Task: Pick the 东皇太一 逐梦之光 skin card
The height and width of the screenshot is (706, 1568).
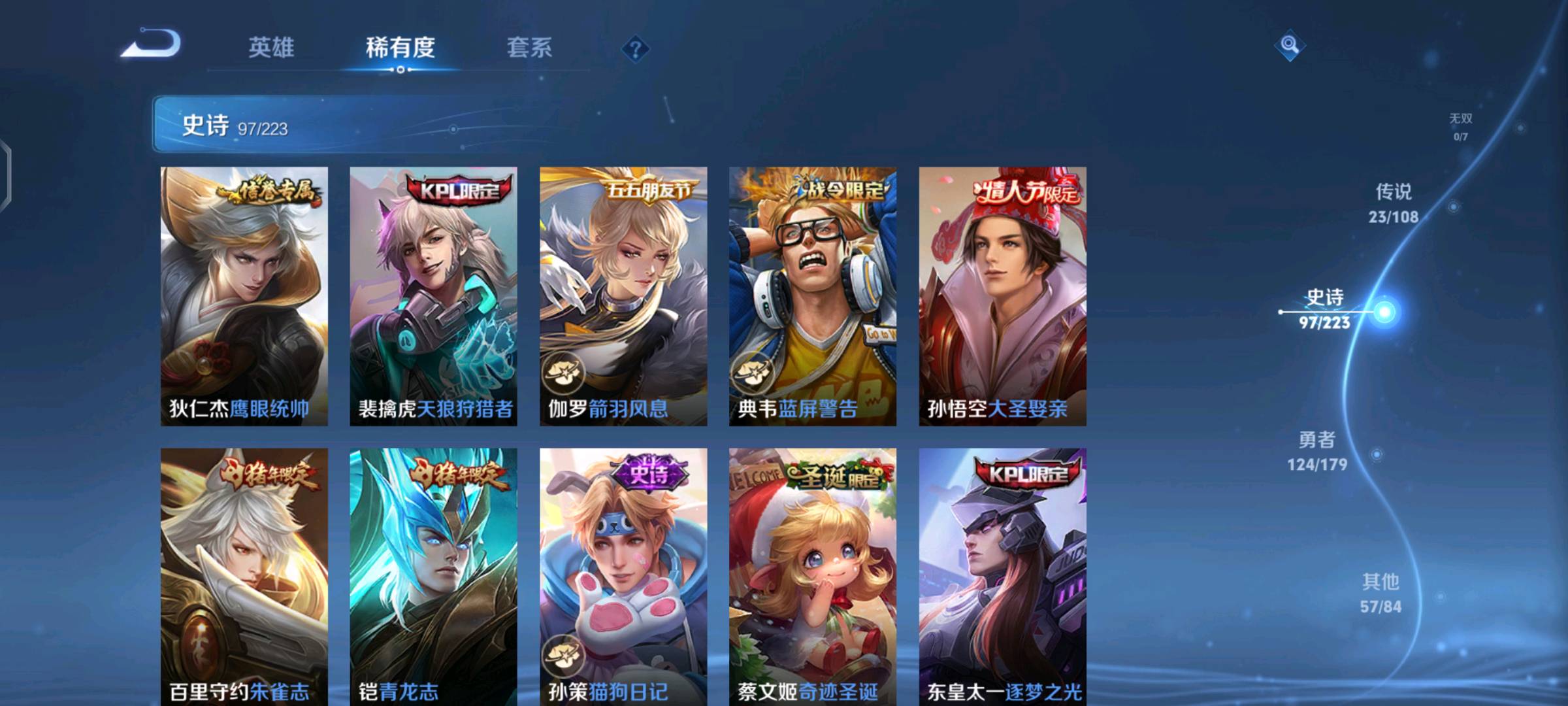Action: 1002,577
